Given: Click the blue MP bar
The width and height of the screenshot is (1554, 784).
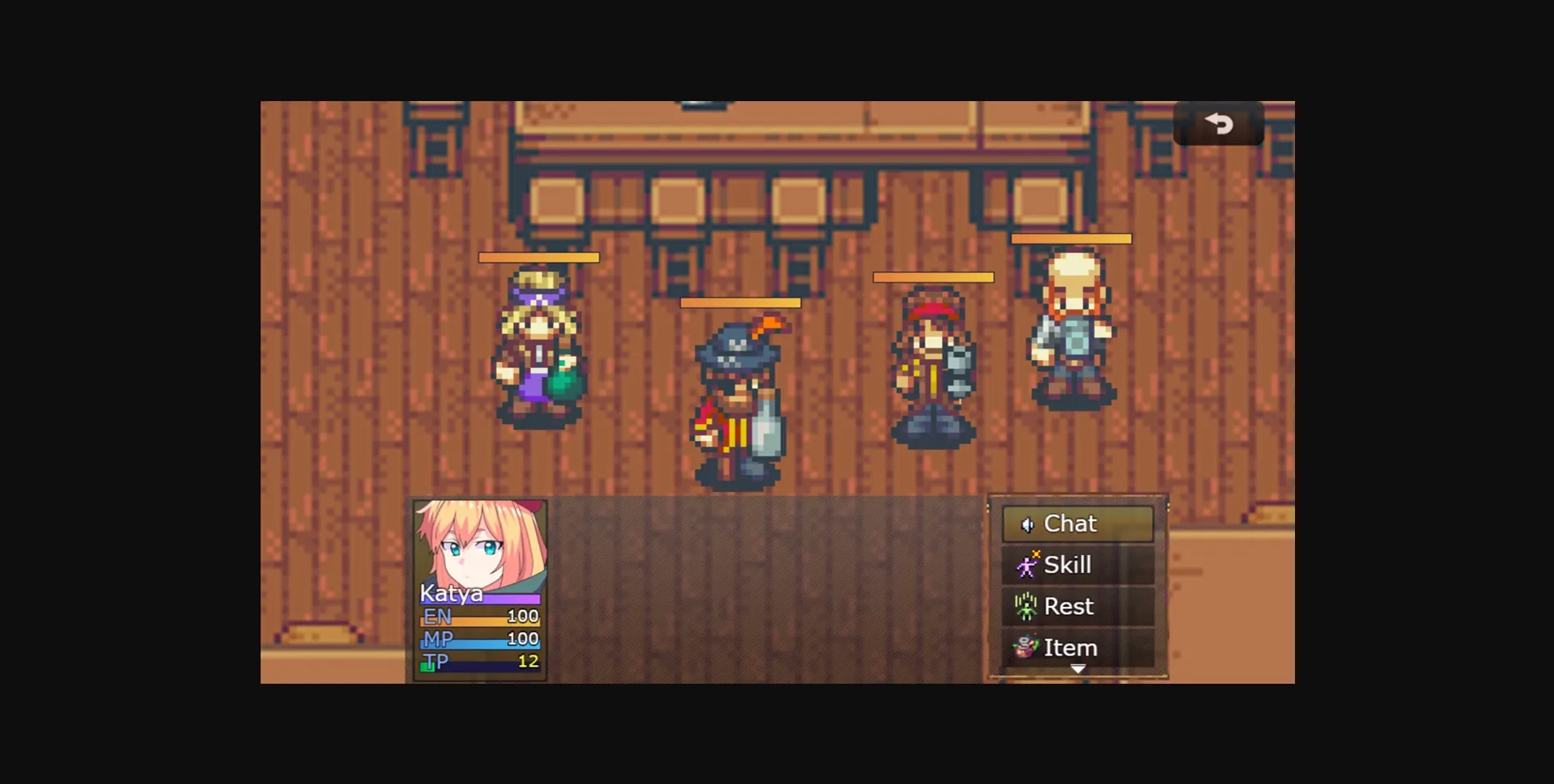Looking at the screenshot, I should pos(480,639).
